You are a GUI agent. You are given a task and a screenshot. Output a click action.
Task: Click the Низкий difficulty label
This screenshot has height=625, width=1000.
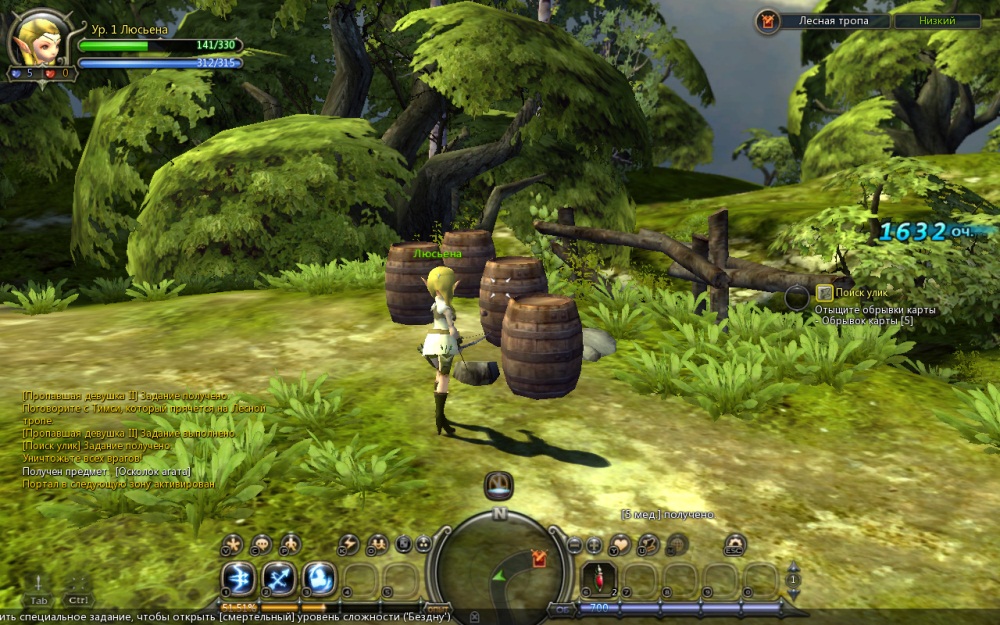[937, 20]
